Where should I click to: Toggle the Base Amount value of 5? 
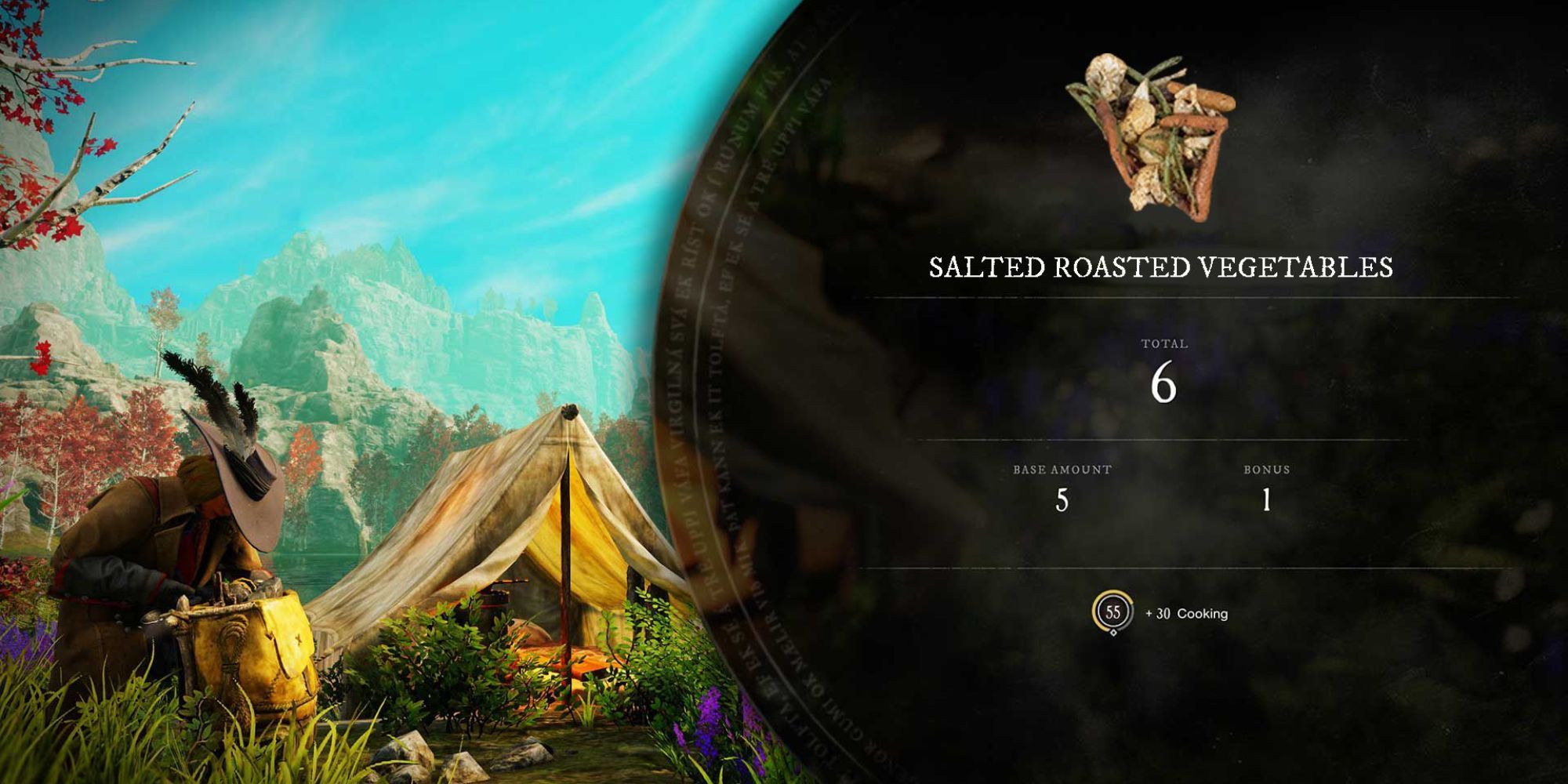point(1060,502)
